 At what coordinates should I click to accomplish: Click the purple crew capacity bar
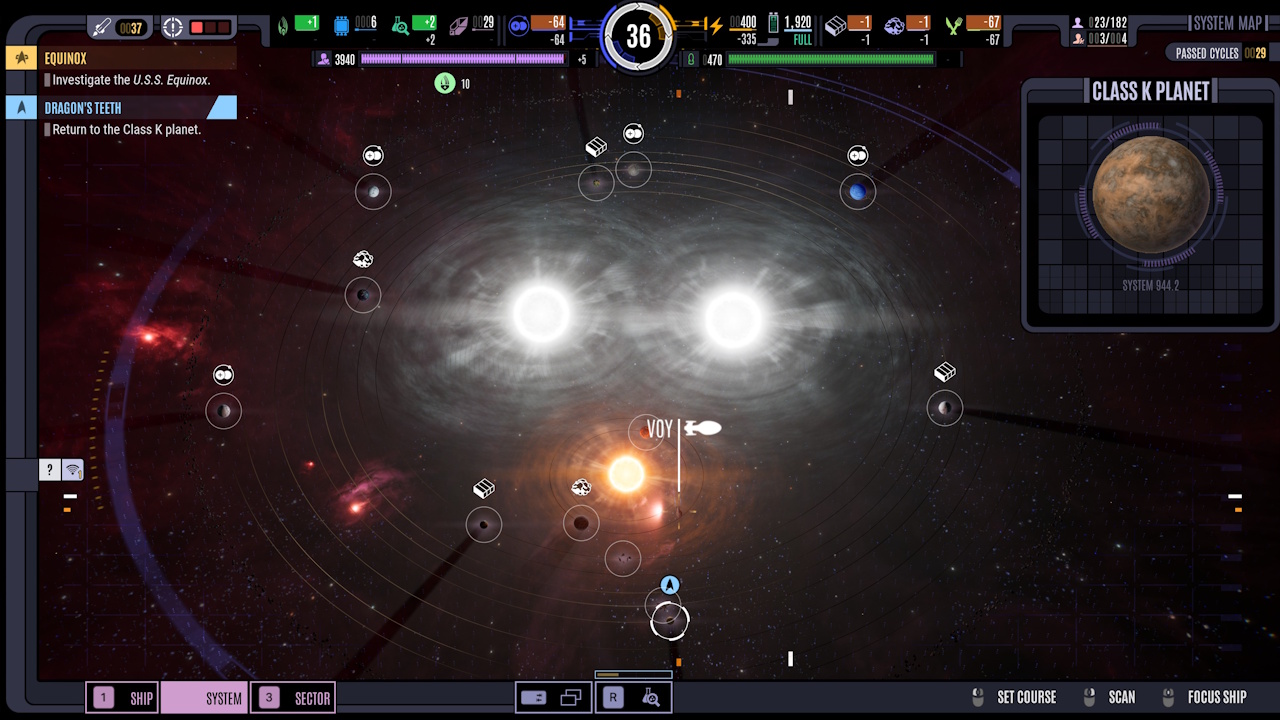460,58
